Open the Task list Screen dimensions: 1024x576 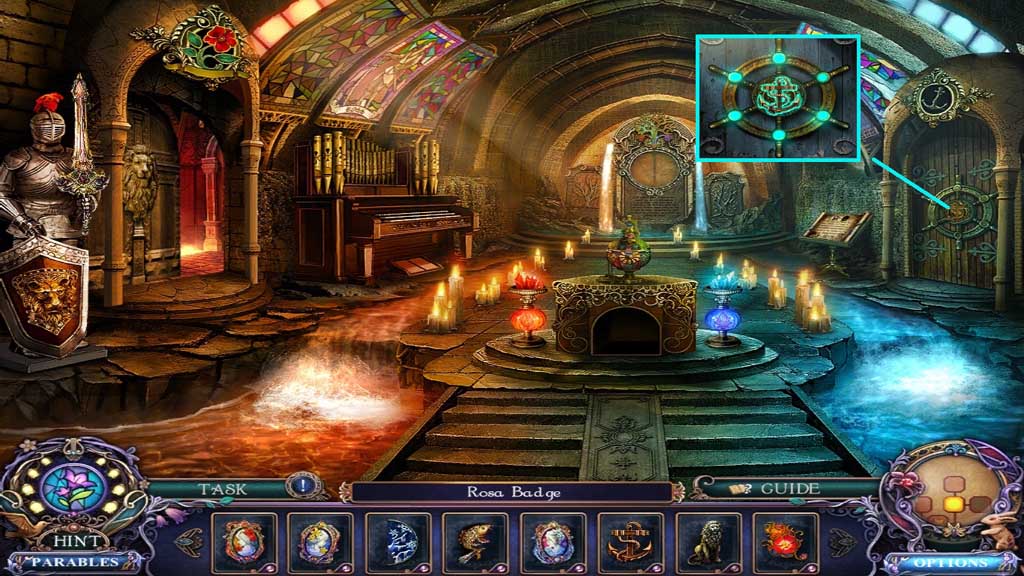[x=222, y=489]
